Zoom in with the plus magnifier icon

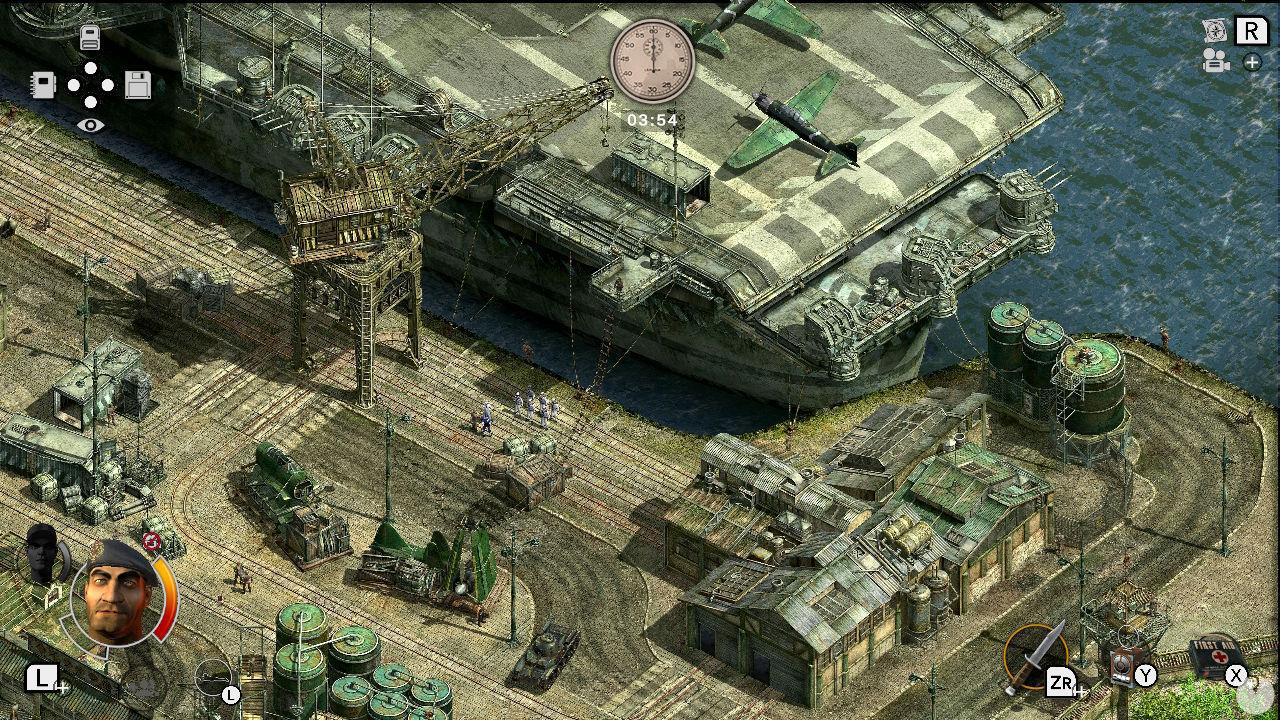(x=1252, y=63)
